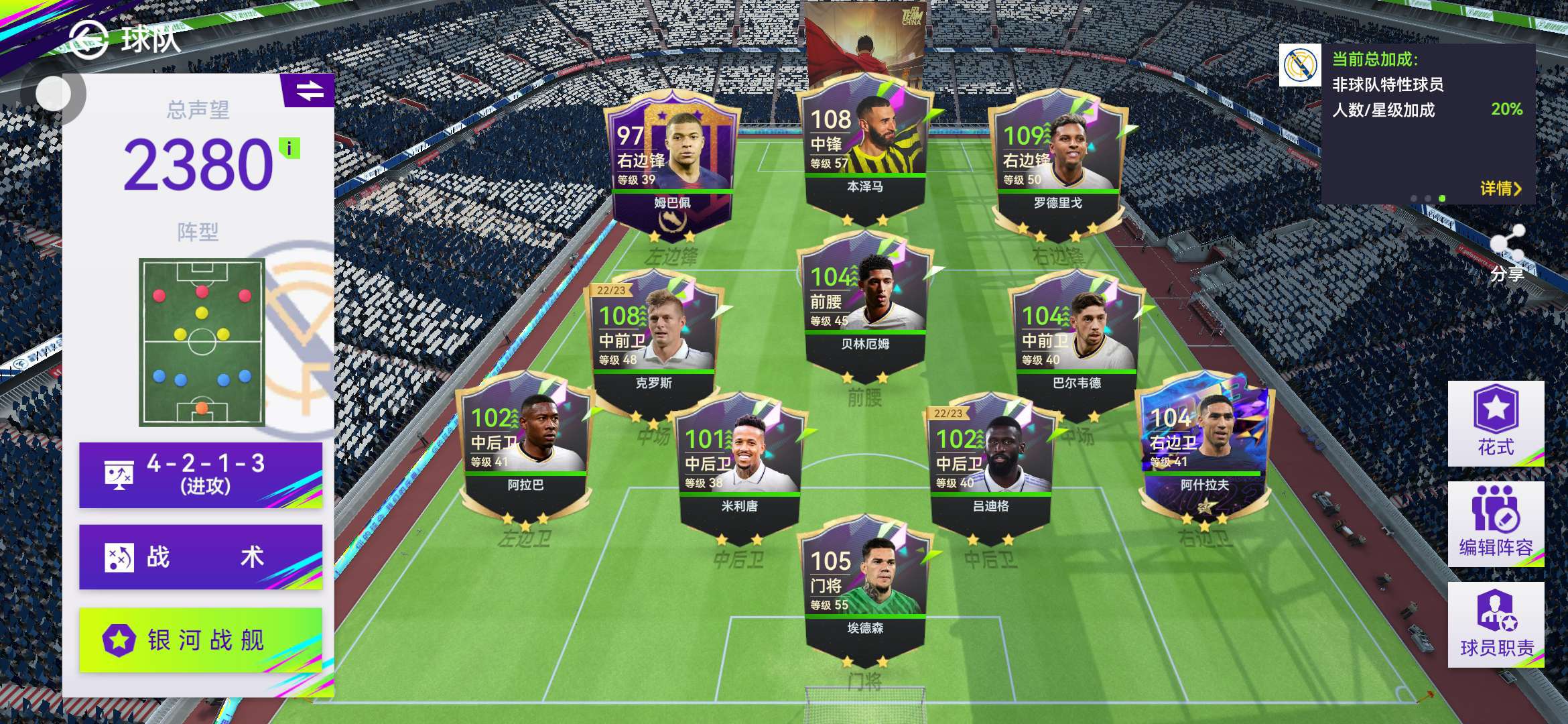This screenshot has width=1568, height=724.
Task: Show total reputation info tooltip
Action: [x=289, y=148]
